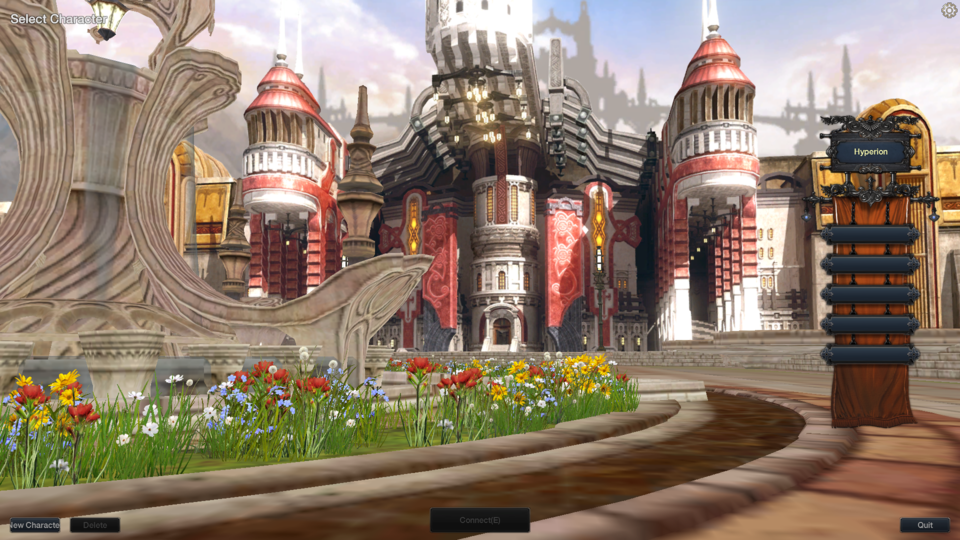Click the Delete character button
This screenshot has height=540, width=960.
click(x=95, y=525)
